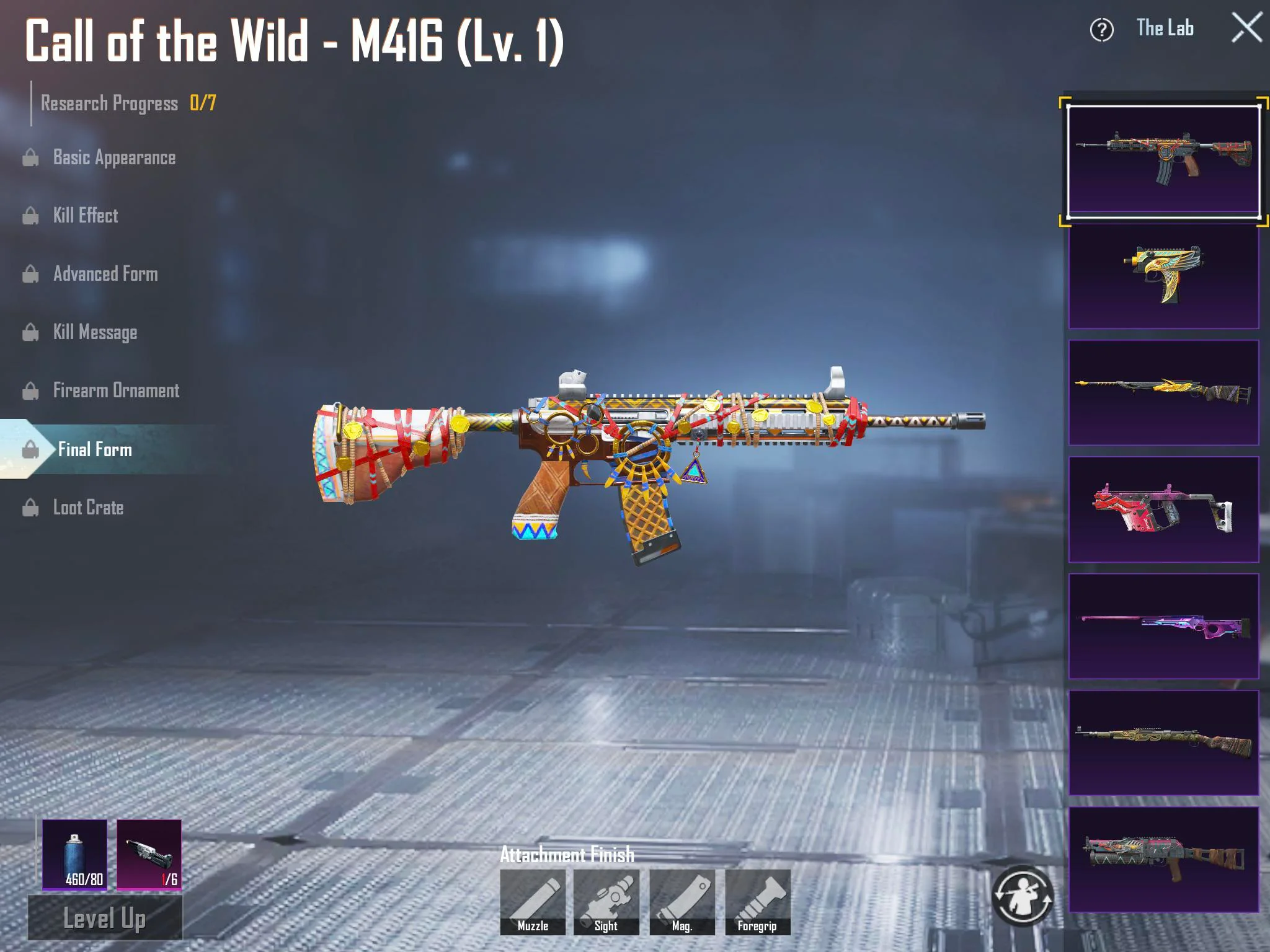Close the weapon lab screen
The height and width of the screenshot is (952, 1270).
(x=1246, y=29)
